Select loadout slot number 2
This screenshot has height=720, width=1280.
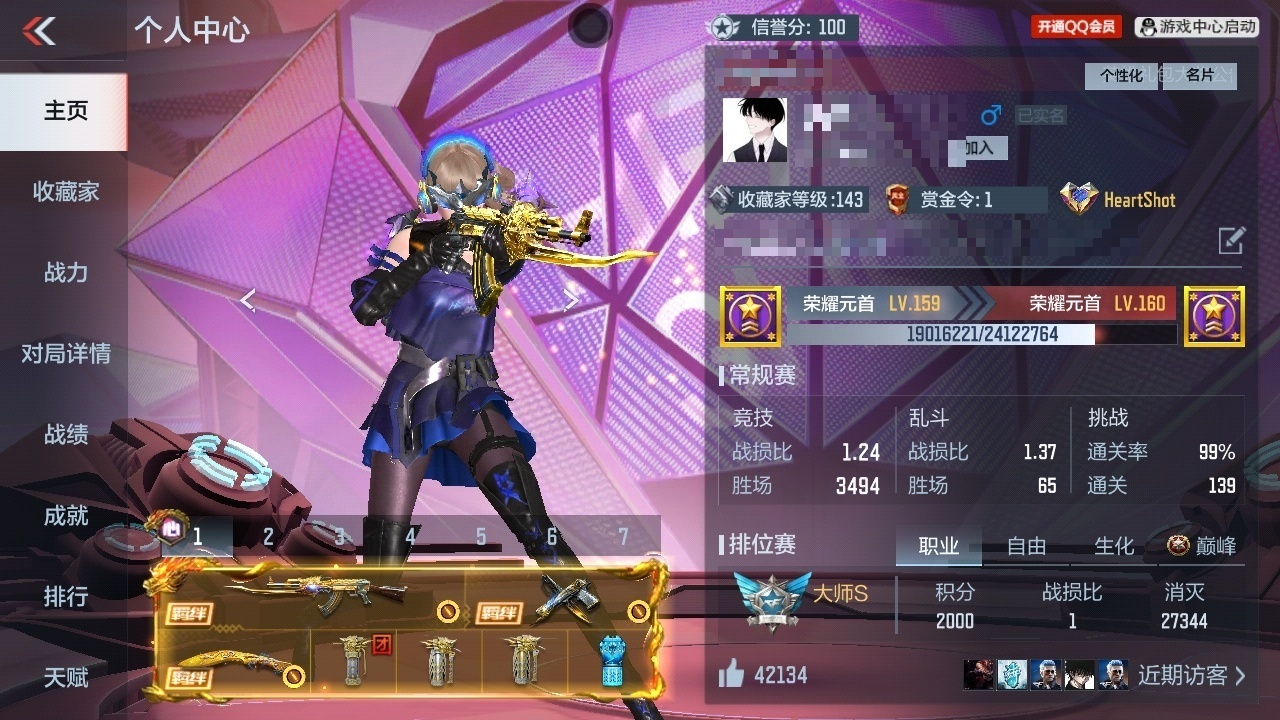tap(268, 537)
